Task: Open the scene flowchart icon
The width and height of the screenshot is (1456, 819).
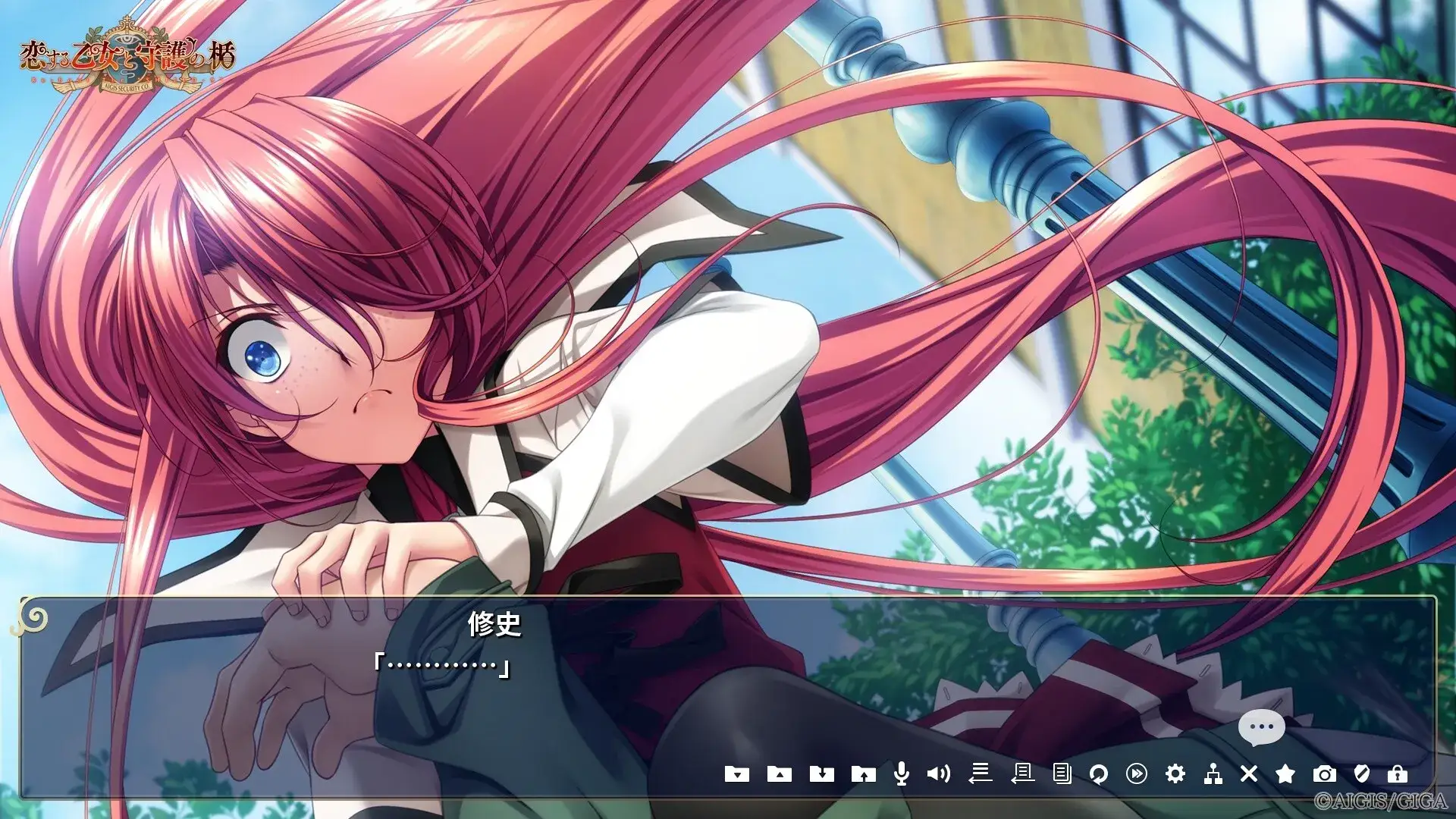Action: 1212,773
